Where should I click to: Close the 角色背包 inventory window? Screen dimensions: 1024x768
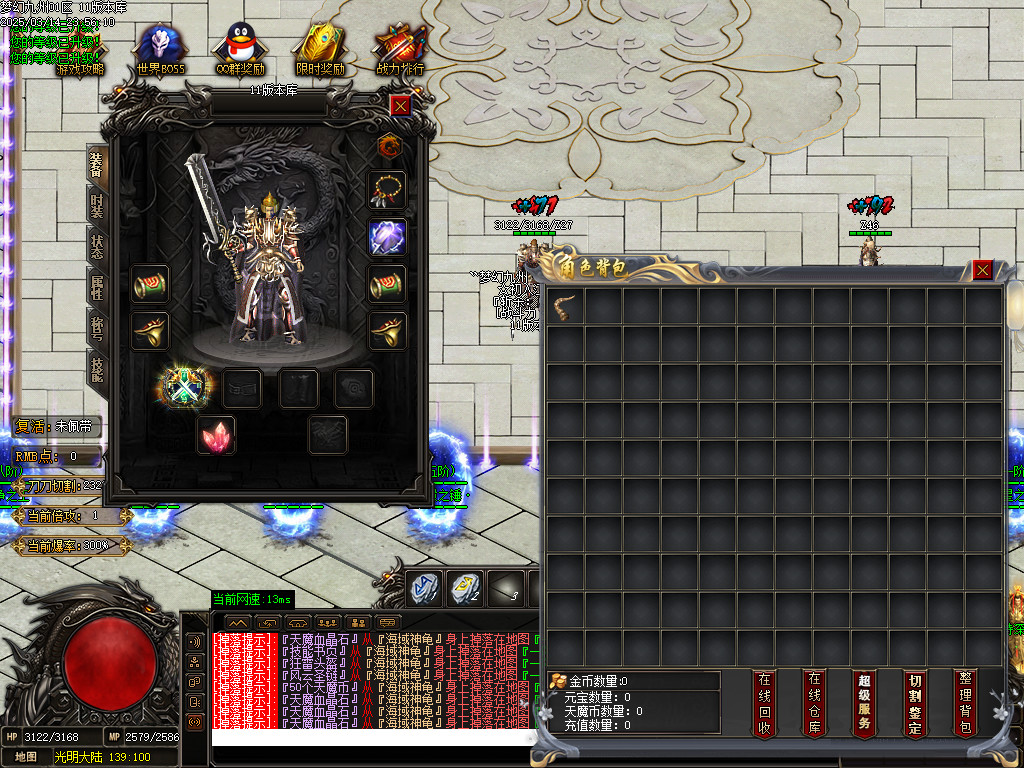coord(983,270)
